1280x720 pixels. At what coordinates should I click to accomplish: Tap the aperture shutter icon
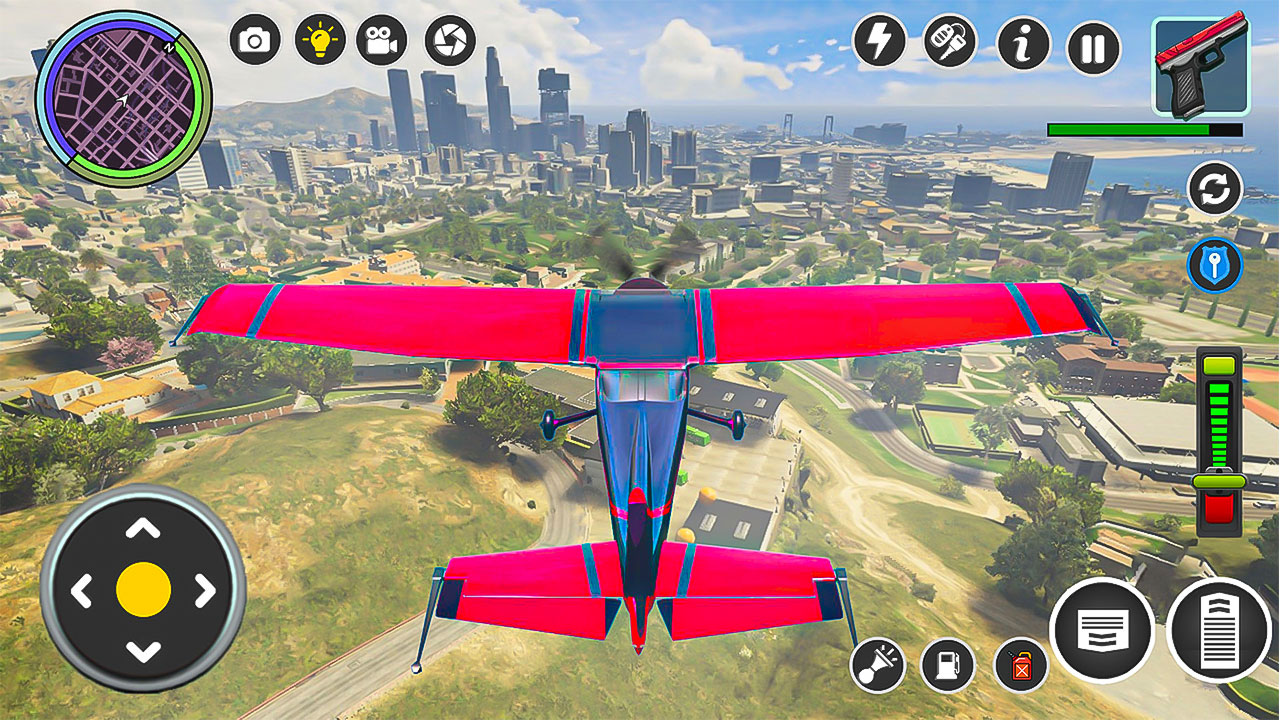click(450, 40)
